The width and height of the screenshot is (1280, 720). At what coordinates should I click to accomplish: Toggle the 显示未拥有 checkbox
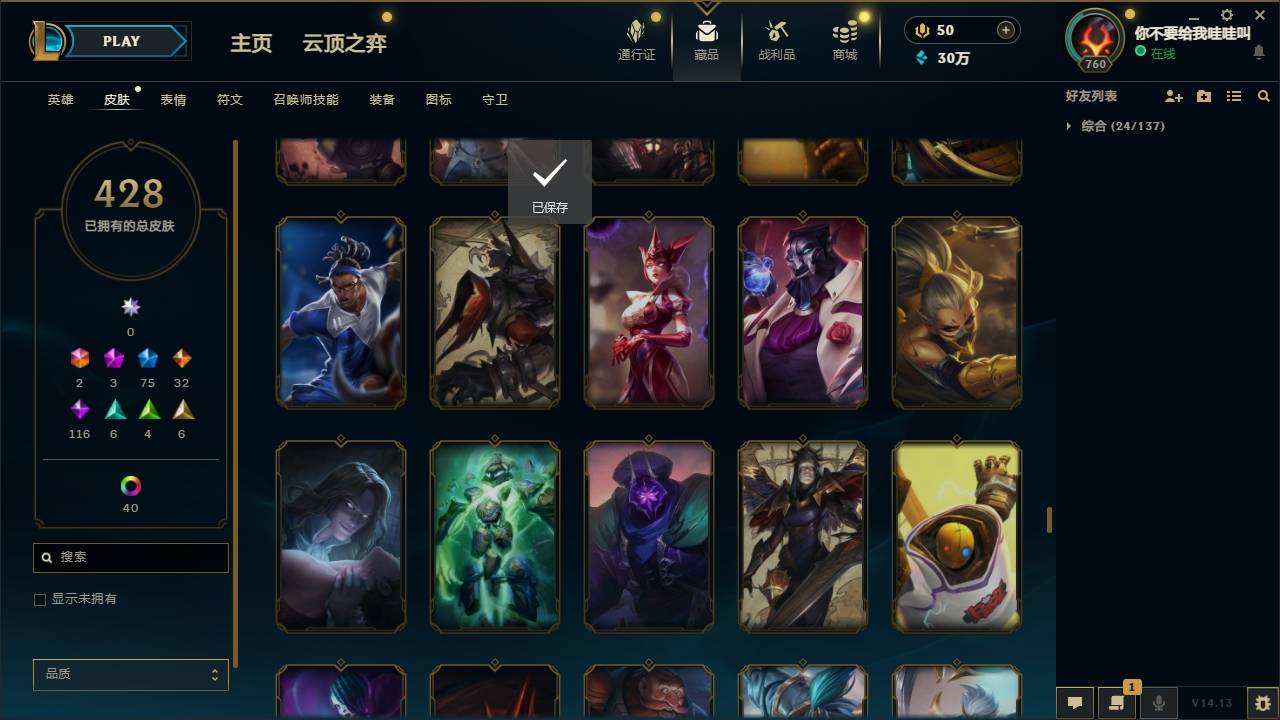40,599
